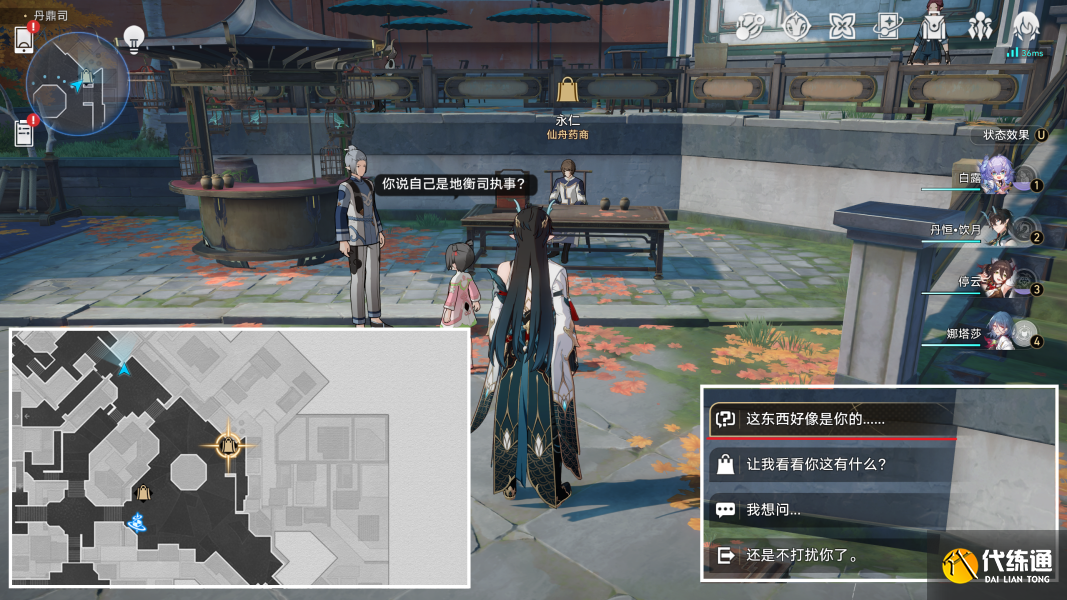Click the lightbulb hint icon
The image size is (1067, 600).
tap(133, 39)
